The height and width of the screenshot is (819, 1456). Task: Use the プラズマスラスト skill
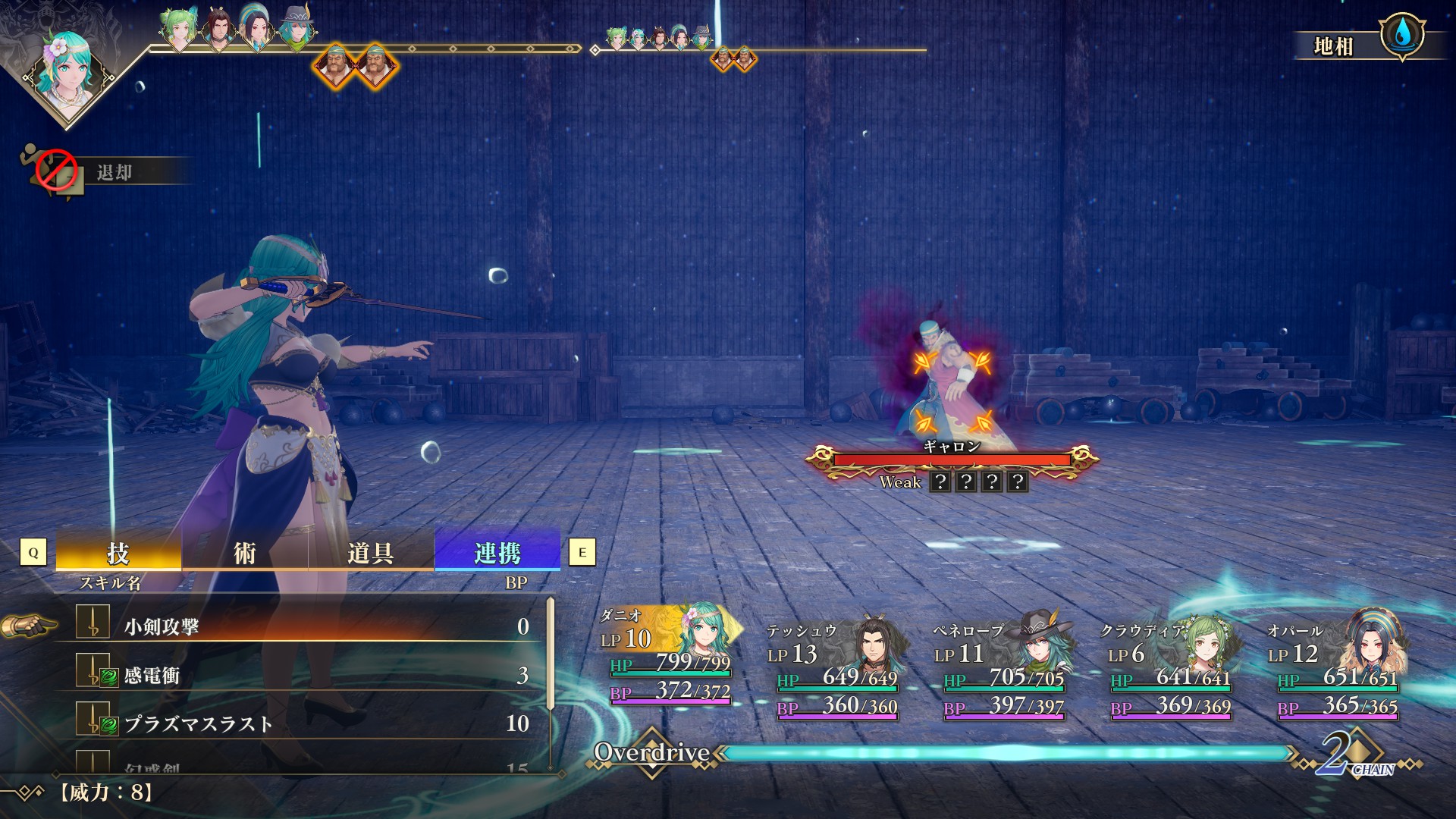[x=303, y=723]
